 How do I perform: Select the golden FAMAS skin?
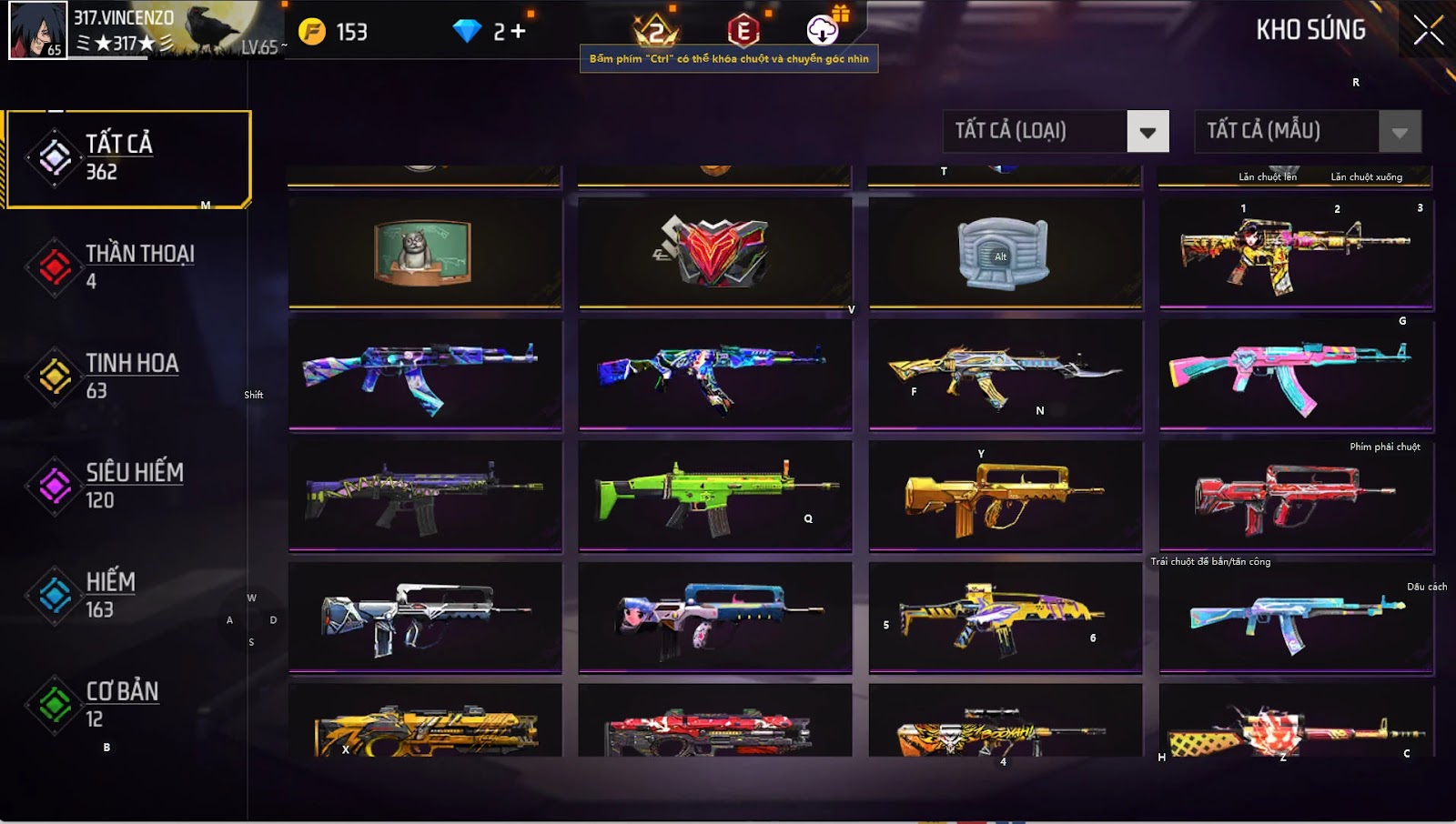pyautogui.click(x=1005, y=496)
